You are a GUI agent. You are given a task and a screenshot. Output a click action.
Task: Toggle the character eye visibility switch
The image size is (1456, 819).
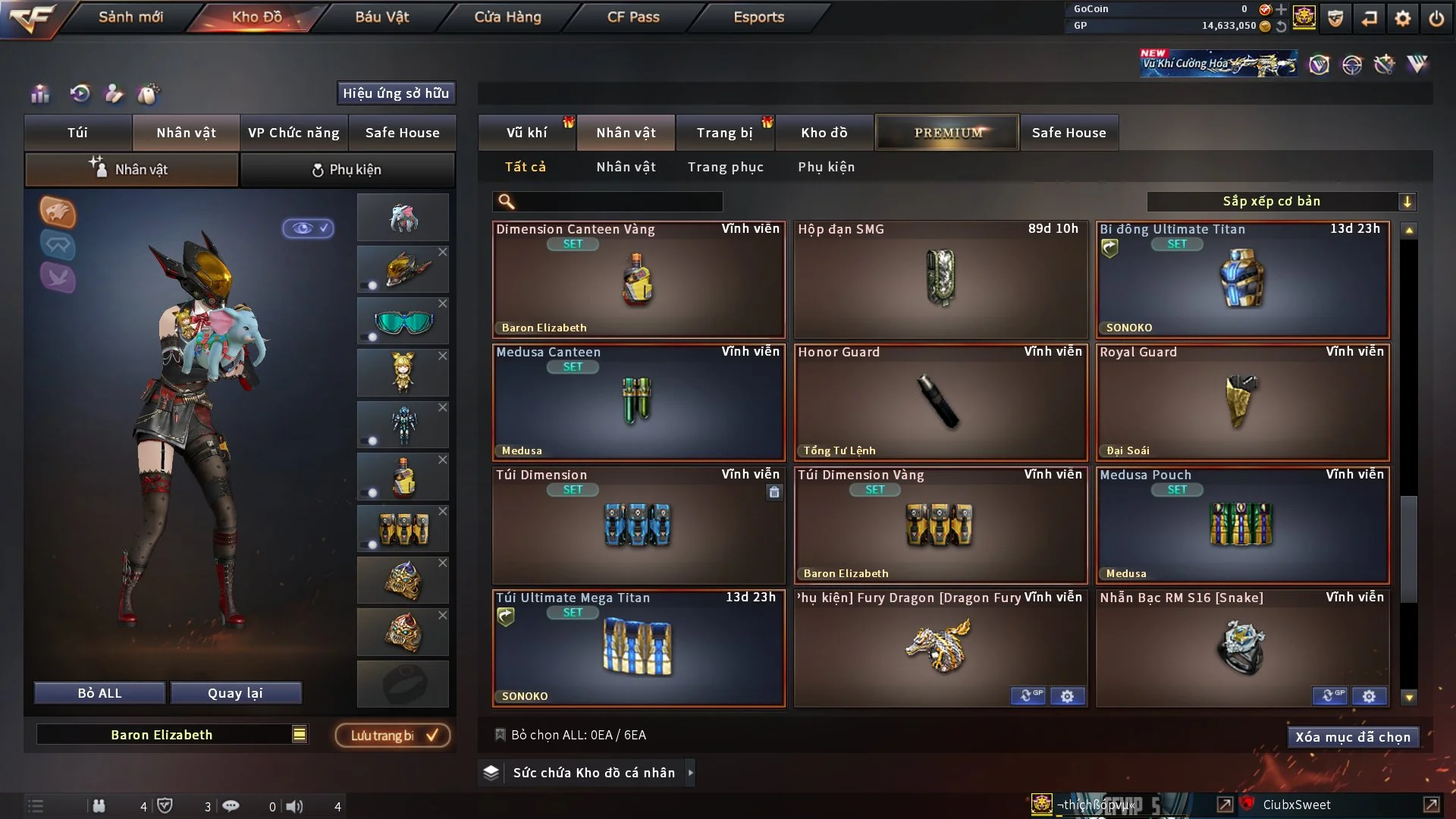pos(308,227)
